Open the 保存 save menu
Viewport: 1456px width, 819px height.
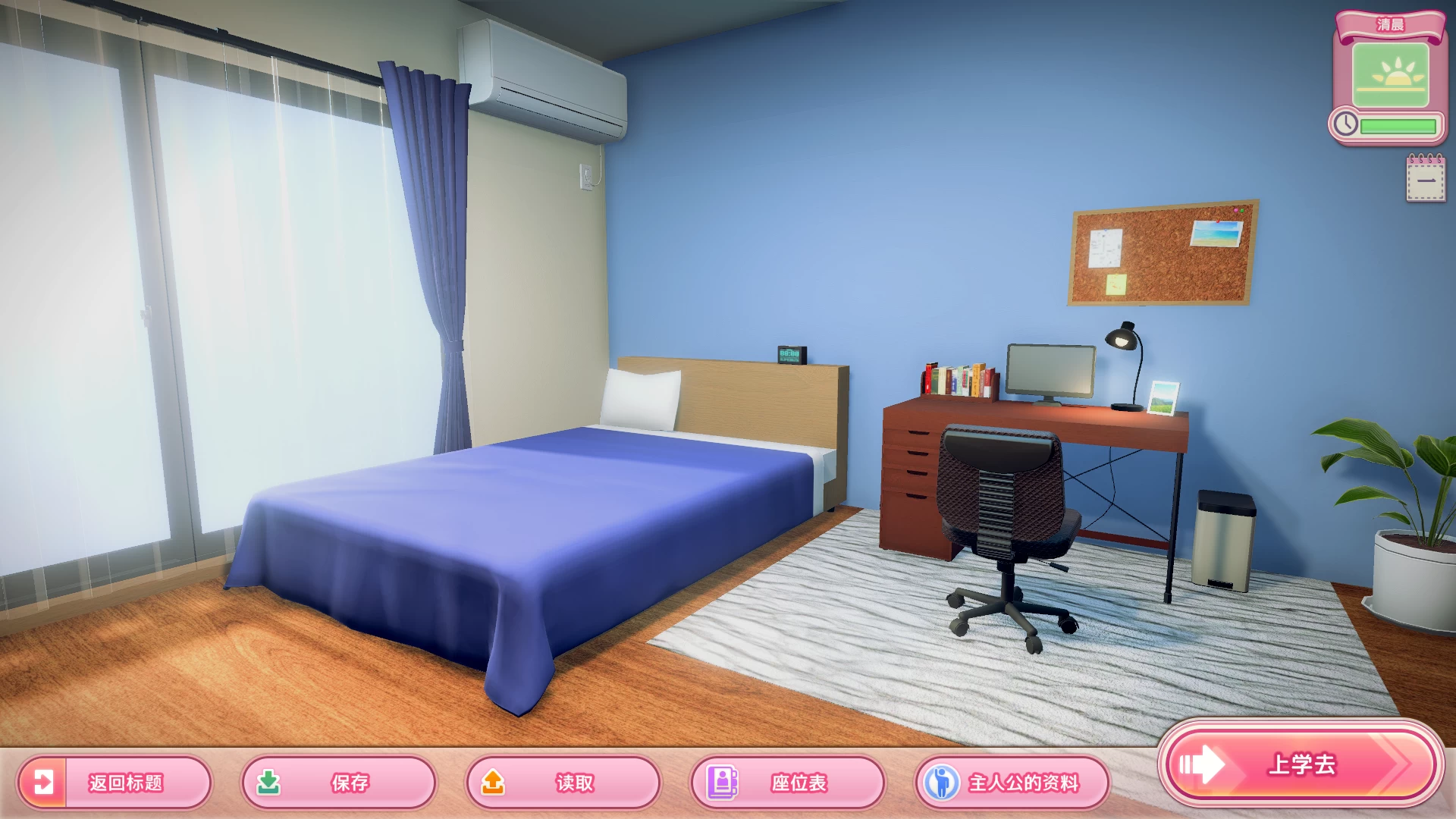click(x=338, y=782)
